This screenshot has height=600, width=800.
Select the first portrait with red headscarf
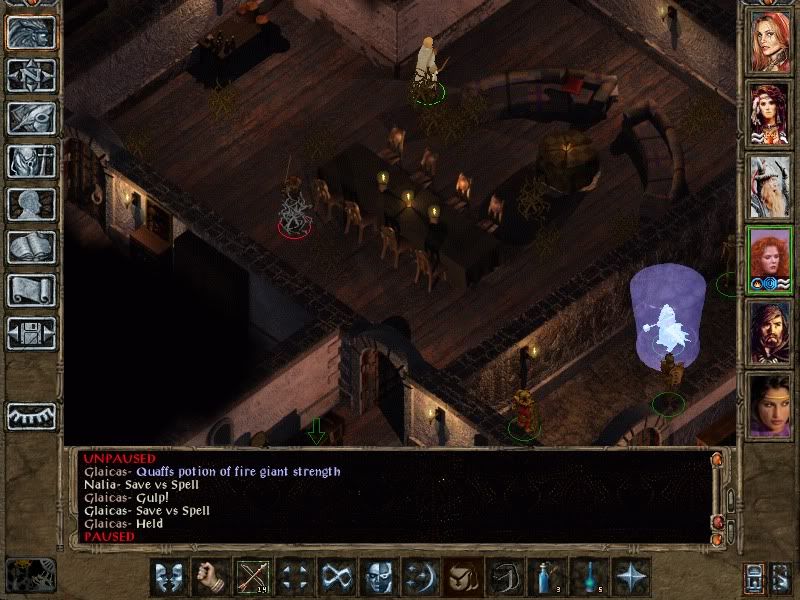(770, 40)
